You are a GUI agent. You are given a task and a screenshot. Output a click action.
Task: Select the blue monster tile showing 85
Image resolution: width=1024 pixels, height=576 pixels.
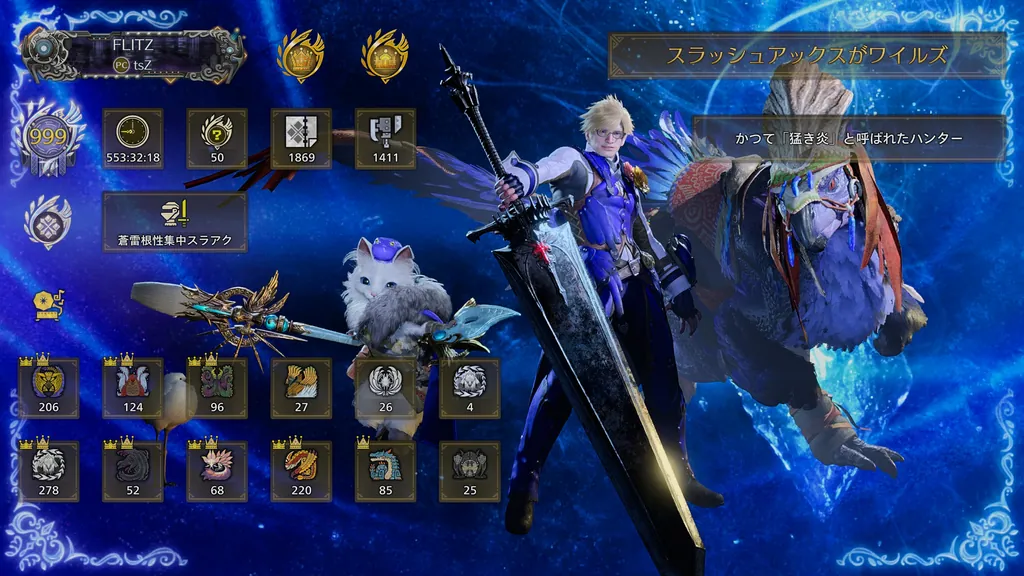(385, 471)
